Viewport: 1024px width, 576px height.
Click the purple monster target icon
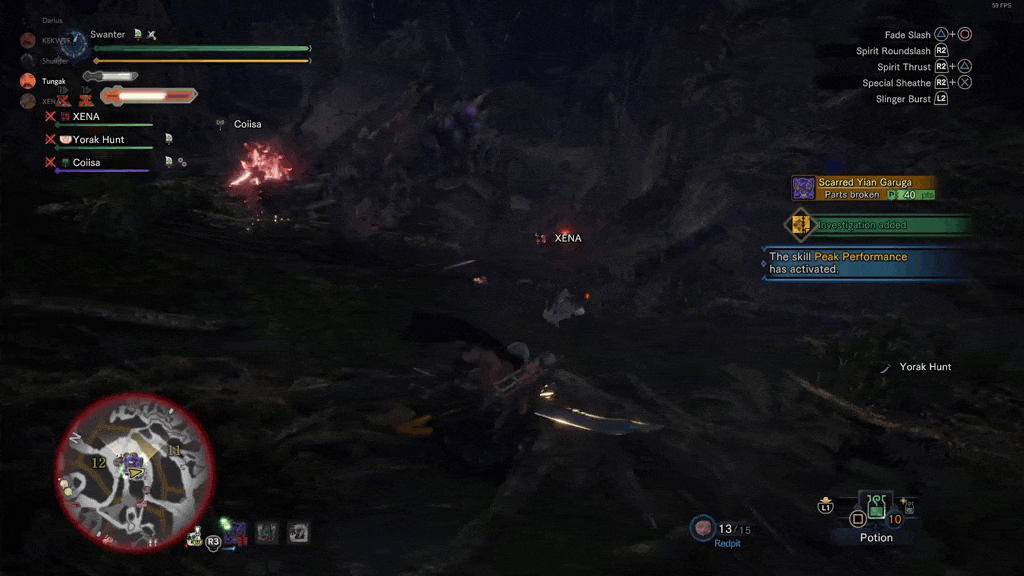235,533
